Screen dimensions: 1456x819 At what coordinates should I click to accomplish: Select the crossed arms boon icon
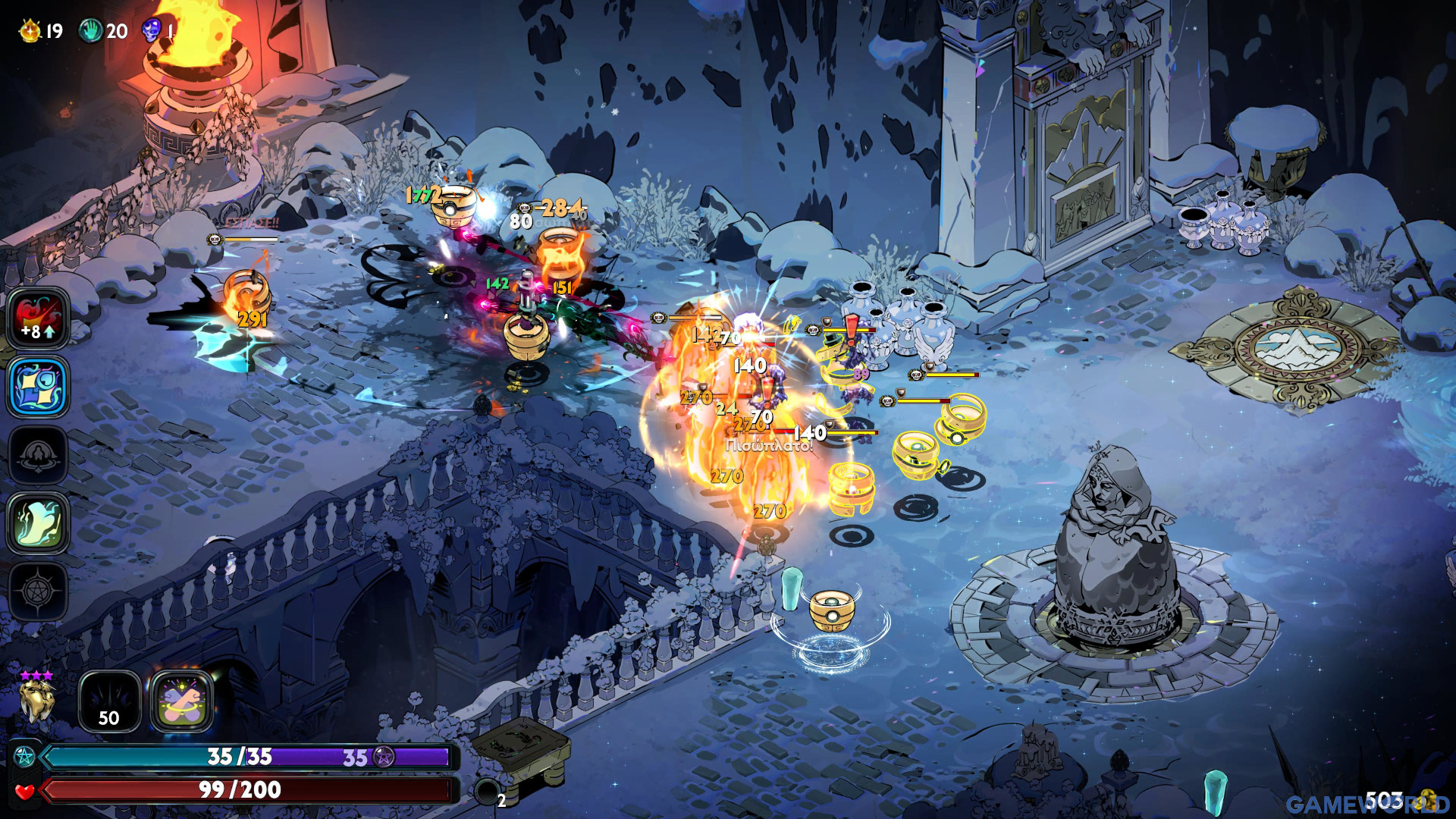[x=182, y=702]
